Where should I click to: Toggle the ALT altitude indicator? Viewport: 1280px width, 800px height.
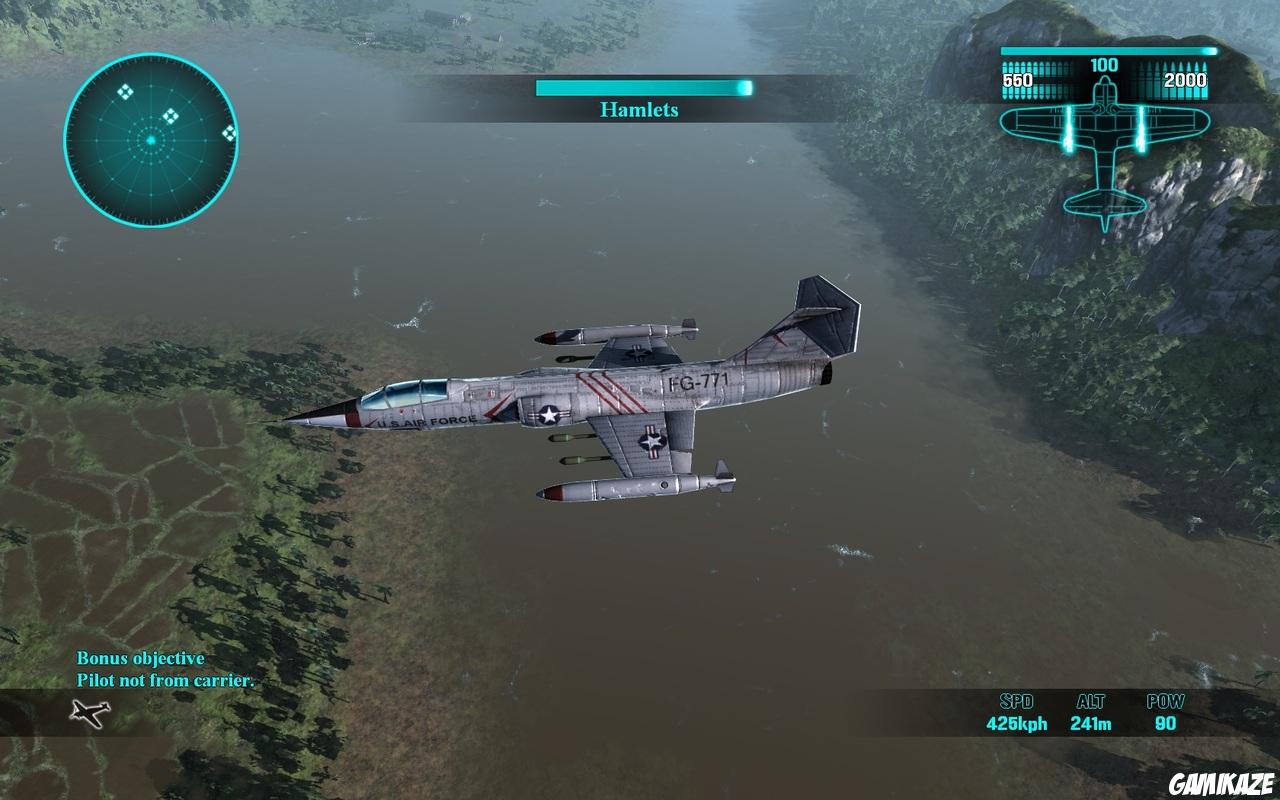coord(1090,711)
